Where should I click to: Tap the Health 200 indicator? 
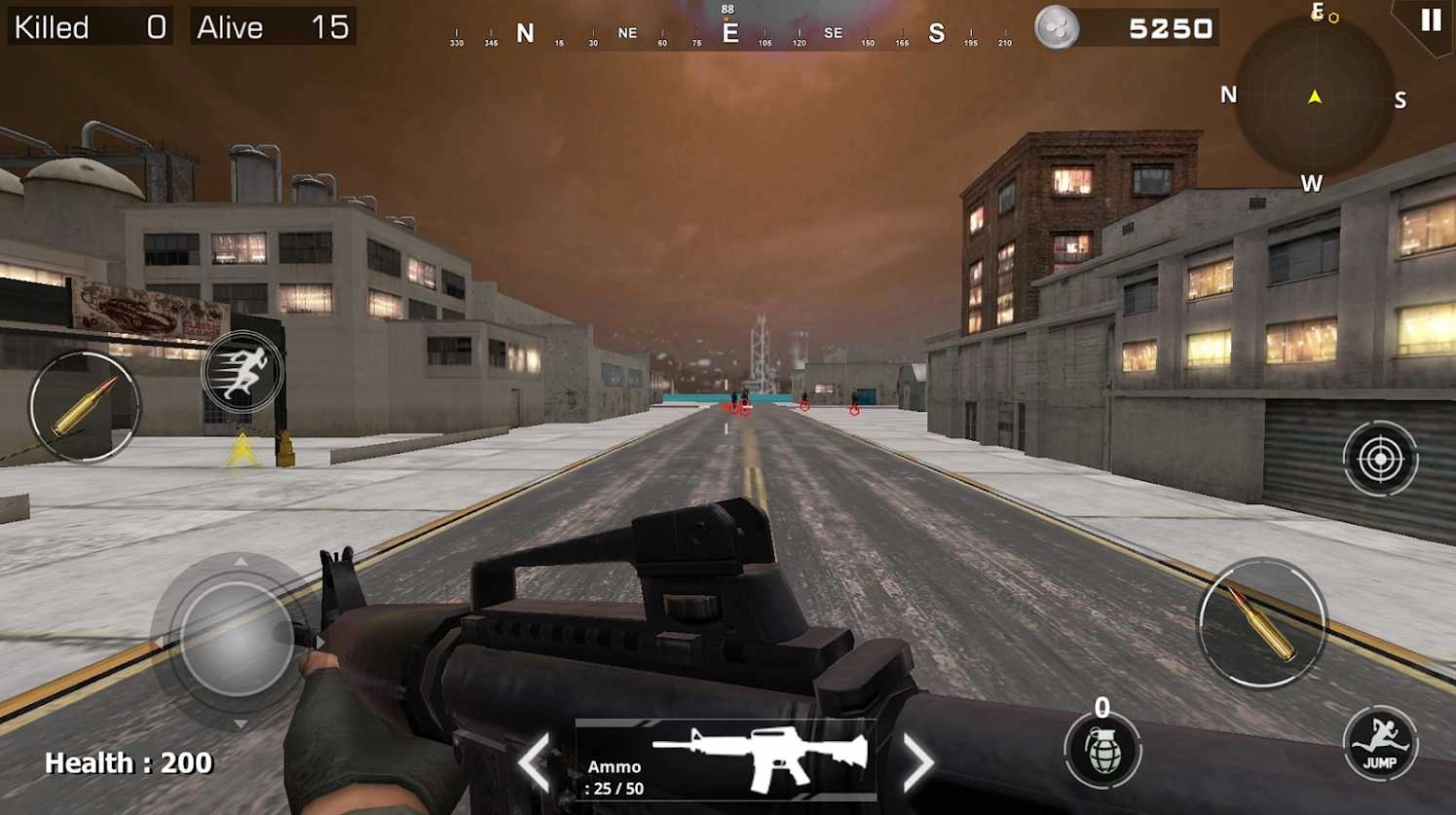pyautogui.click(x=130, y=762)
